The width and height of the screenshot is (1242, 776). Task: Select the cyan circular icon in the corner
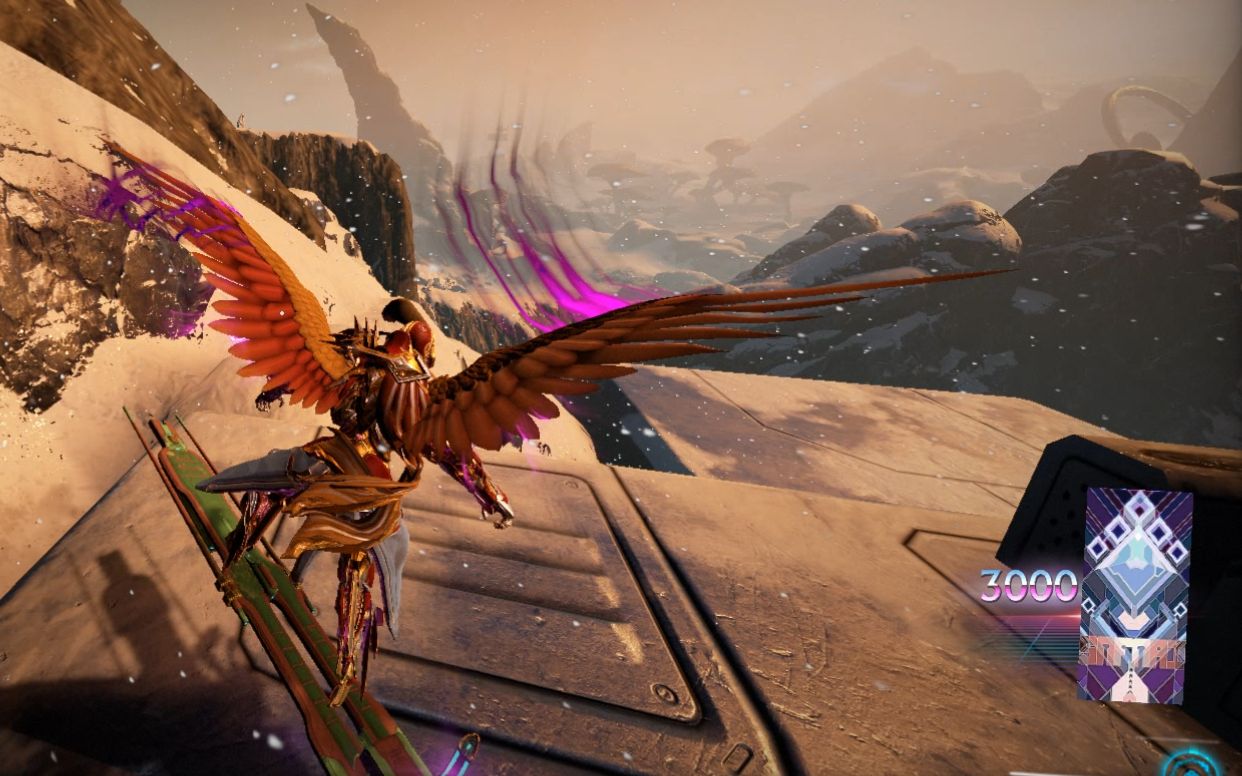(x=1192, y=764)
